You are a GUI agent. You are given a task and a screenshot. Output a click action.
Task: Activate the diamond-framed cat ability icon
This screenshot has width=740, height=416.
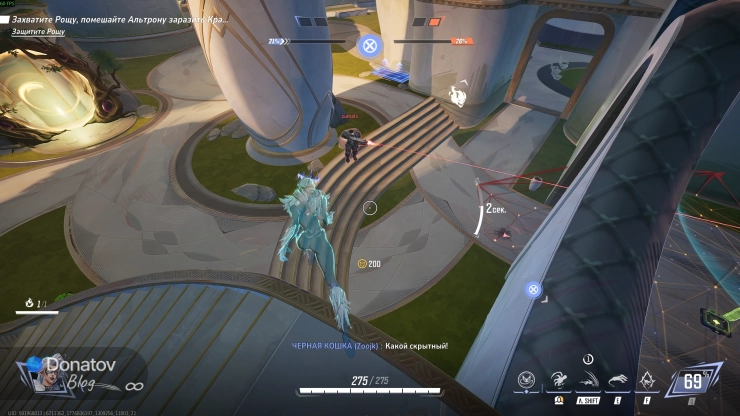[x=648, y=380]
